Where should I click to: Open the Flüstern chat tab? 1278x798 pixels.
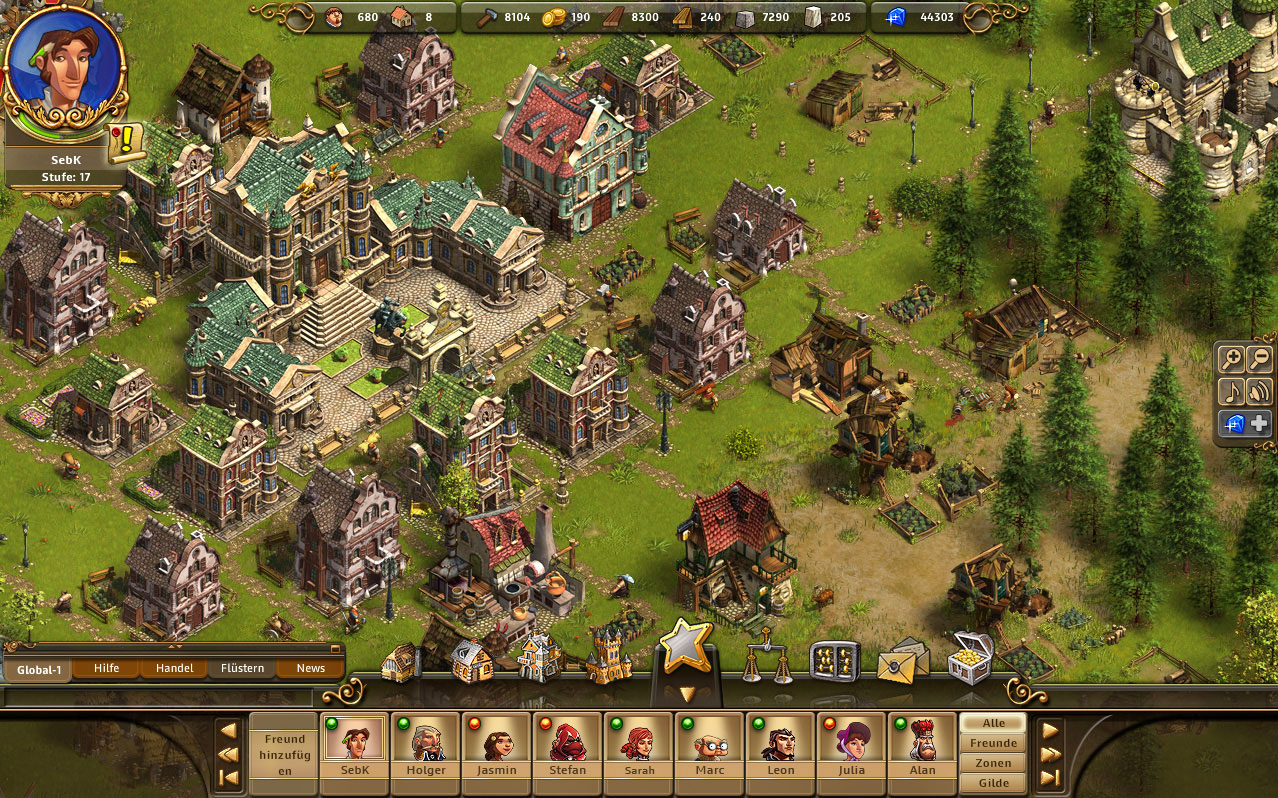pos(242,668)
